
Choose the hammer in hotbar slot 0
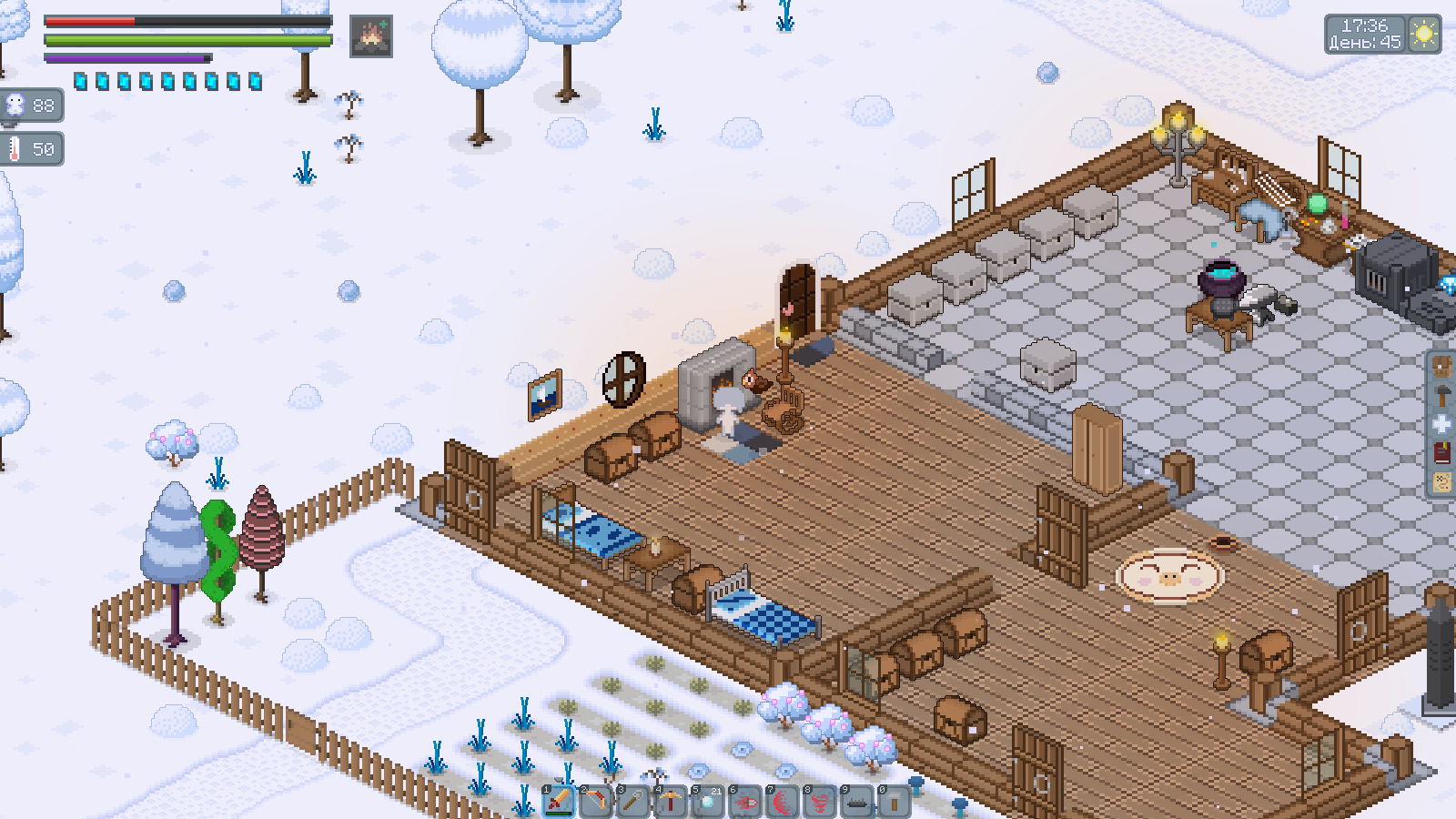[895, 802]
